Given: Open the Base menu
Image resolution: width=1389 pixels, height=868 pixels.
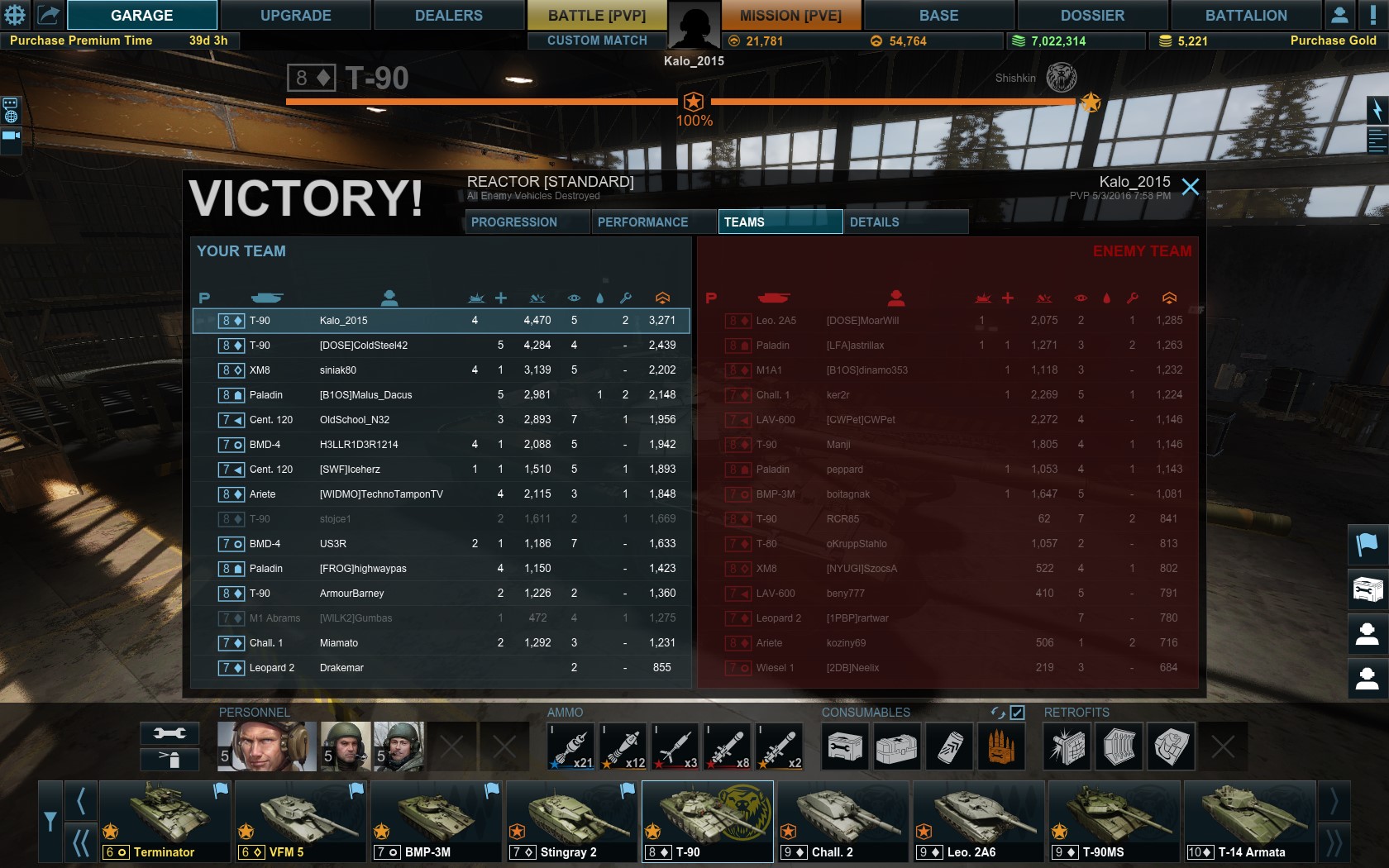Looking at the screenshot, I should point(938,15).
